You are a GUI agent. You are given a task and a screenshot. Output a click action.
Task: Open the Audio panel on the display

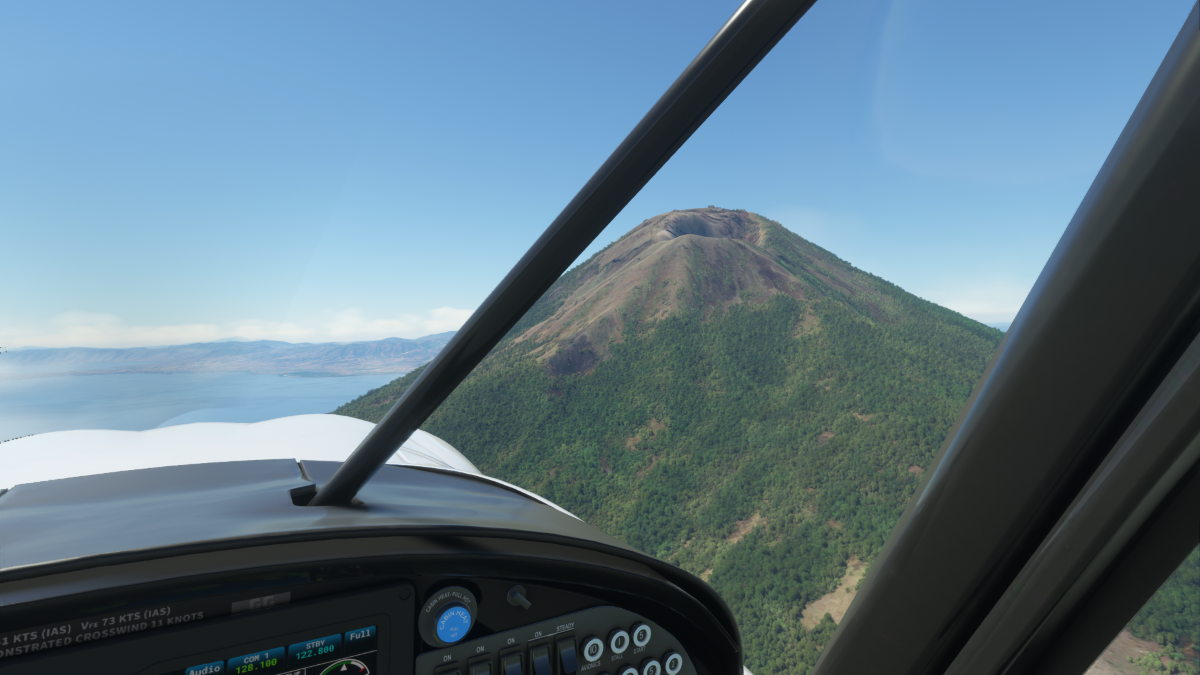click(x=205, y=668)
